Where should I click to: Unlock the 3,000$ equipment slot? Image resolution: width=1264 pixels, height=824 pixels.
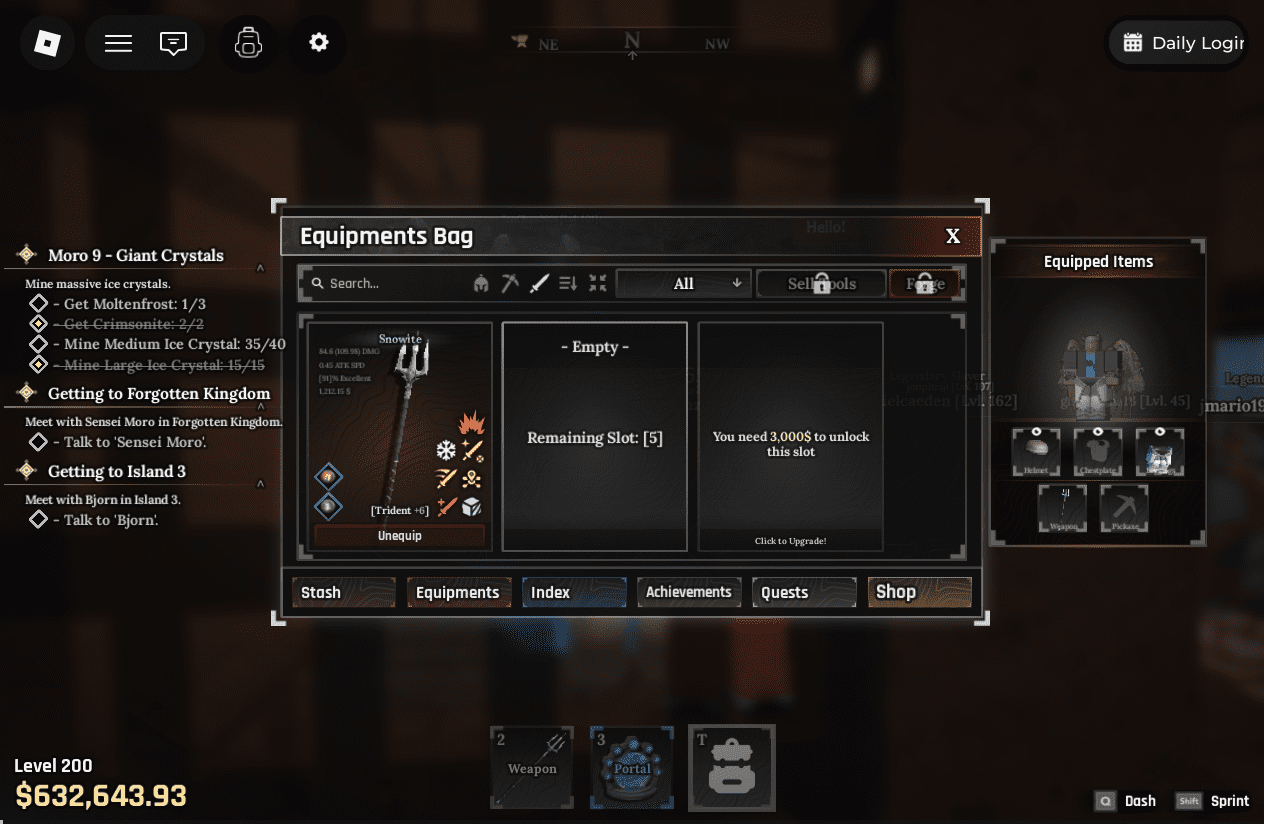[790, 438]
